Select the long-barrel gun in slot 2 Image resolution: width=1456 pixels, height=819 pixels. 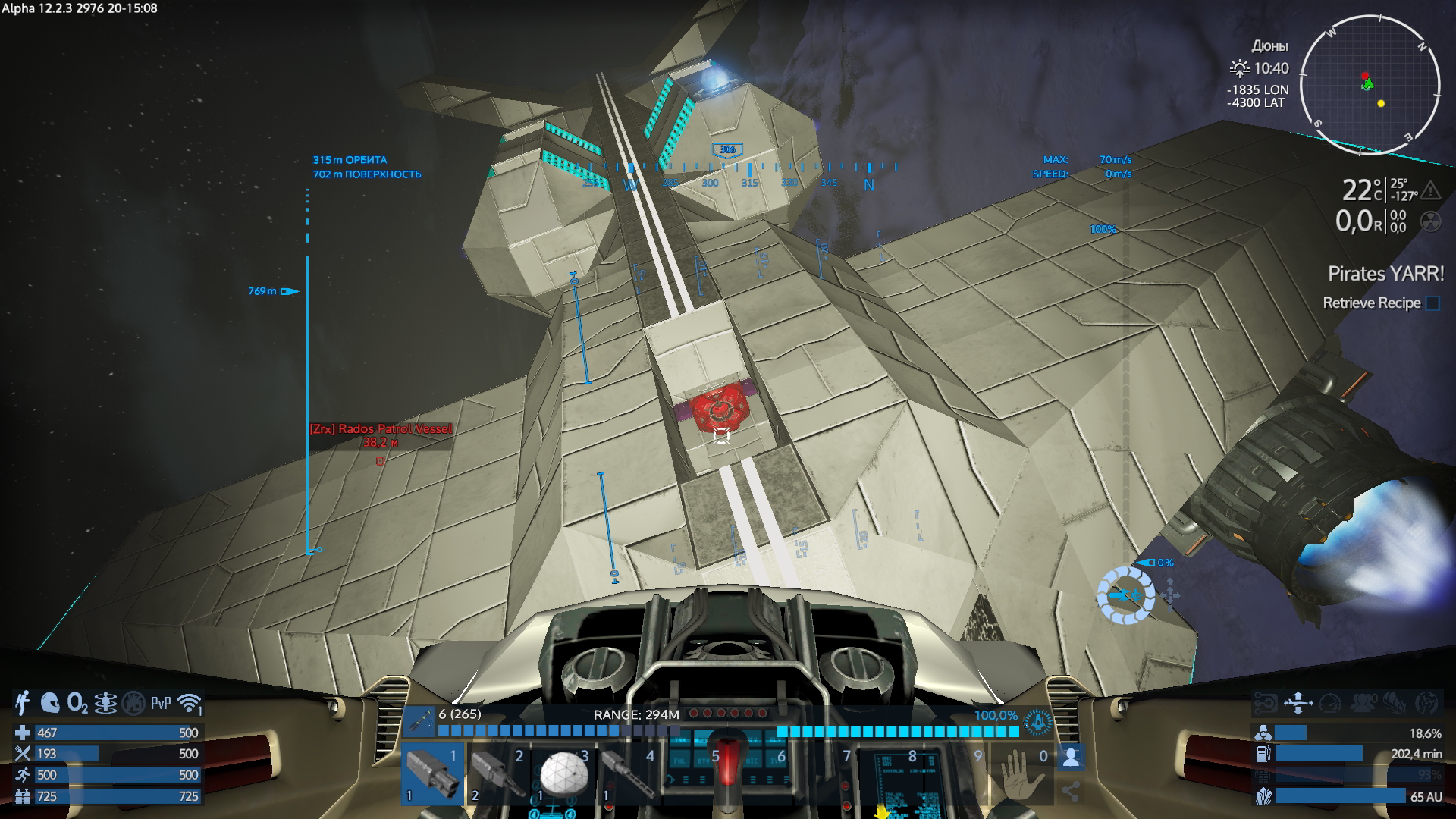pyautogui.click(x=497, y=773)
